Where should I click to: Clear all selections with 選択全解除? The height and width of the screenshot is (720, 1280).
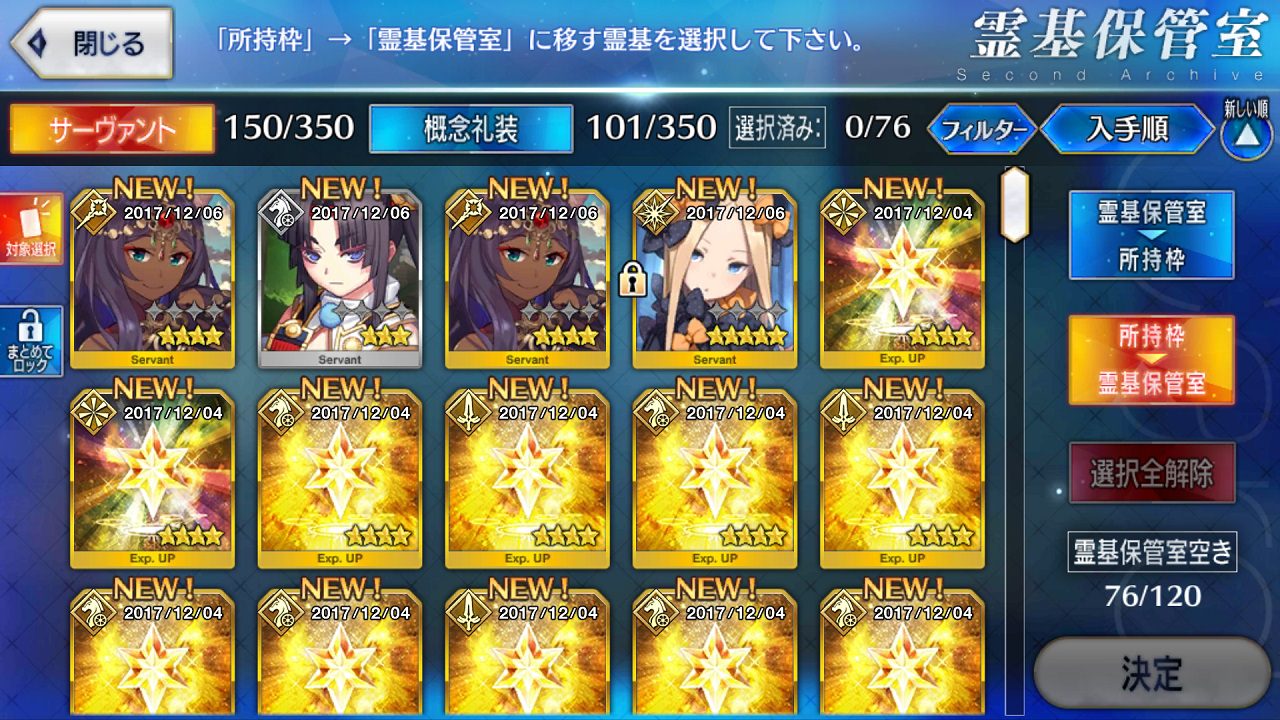pyautogui.click(x=1151, y=473)
